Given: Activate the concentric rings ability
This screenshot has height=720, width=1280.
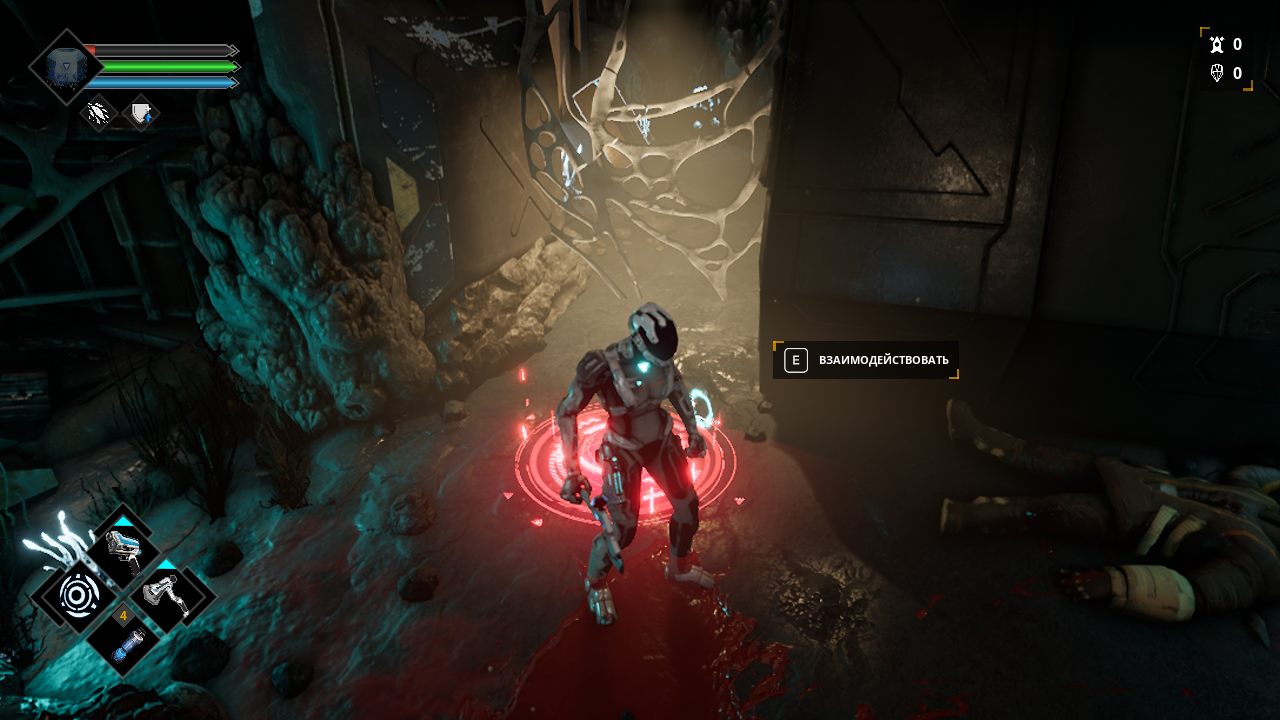Looking at the screenshot, I should point(77,596).
